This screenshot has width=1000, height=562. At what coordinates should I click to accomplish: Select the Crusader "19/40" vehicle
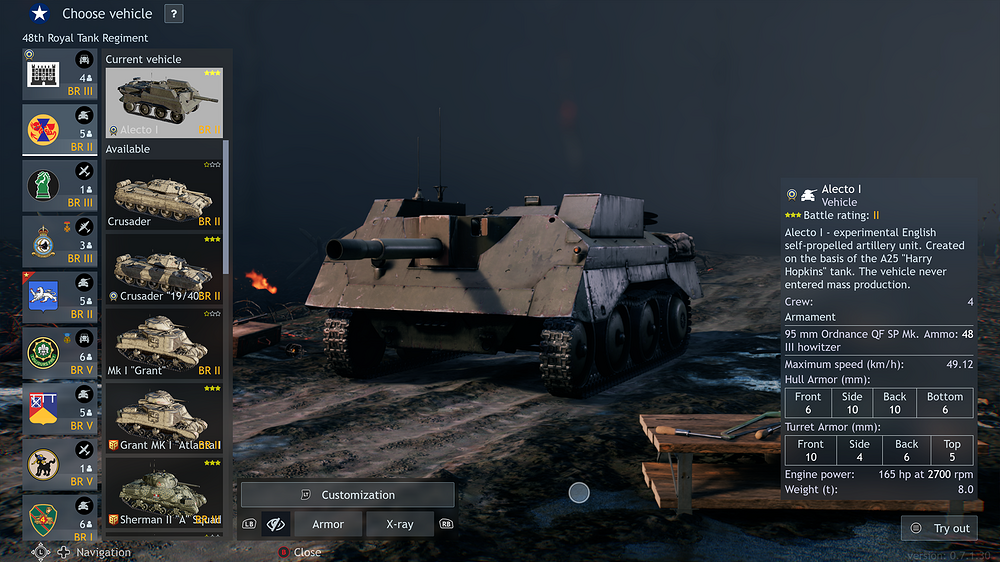pos(164,269)
